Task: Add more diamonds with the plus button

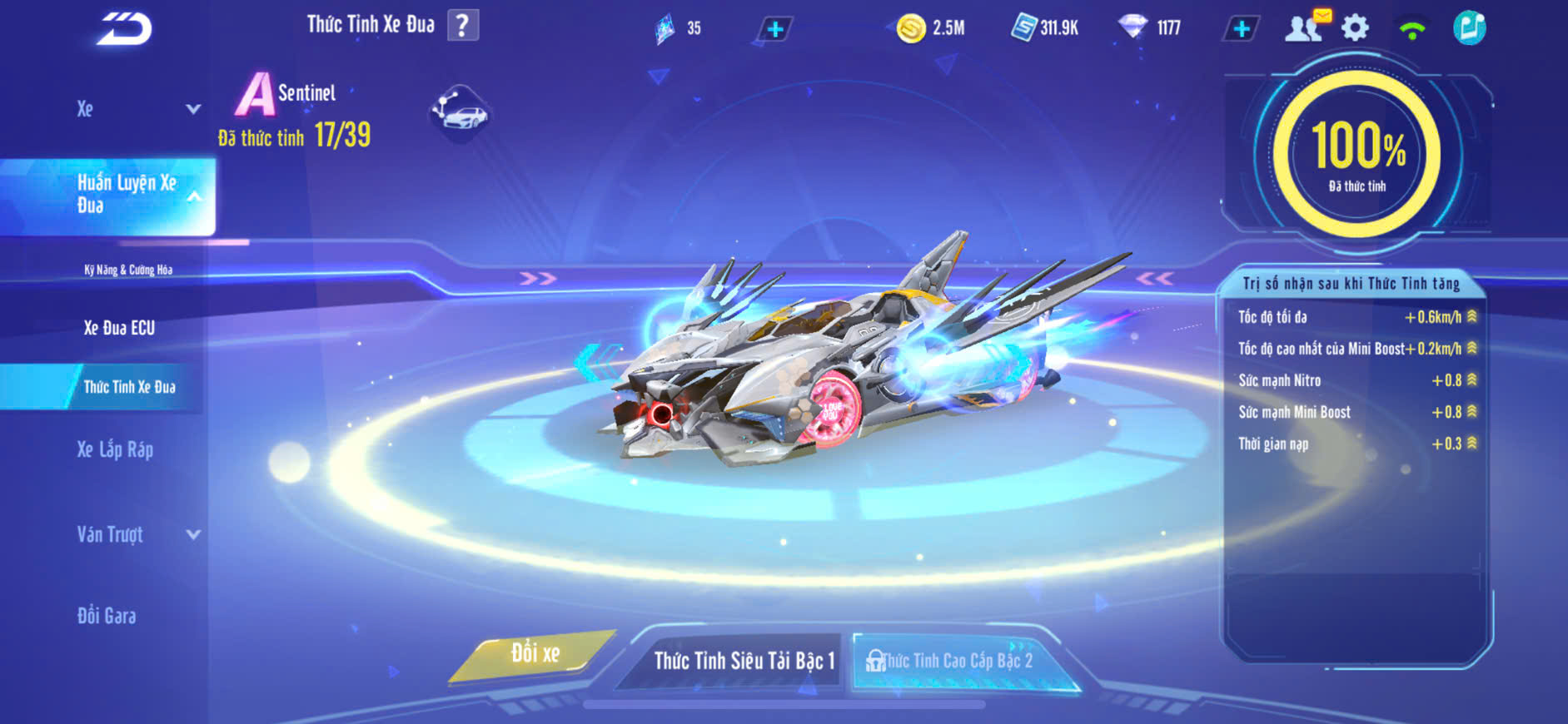Action: tap(1241, 29)
